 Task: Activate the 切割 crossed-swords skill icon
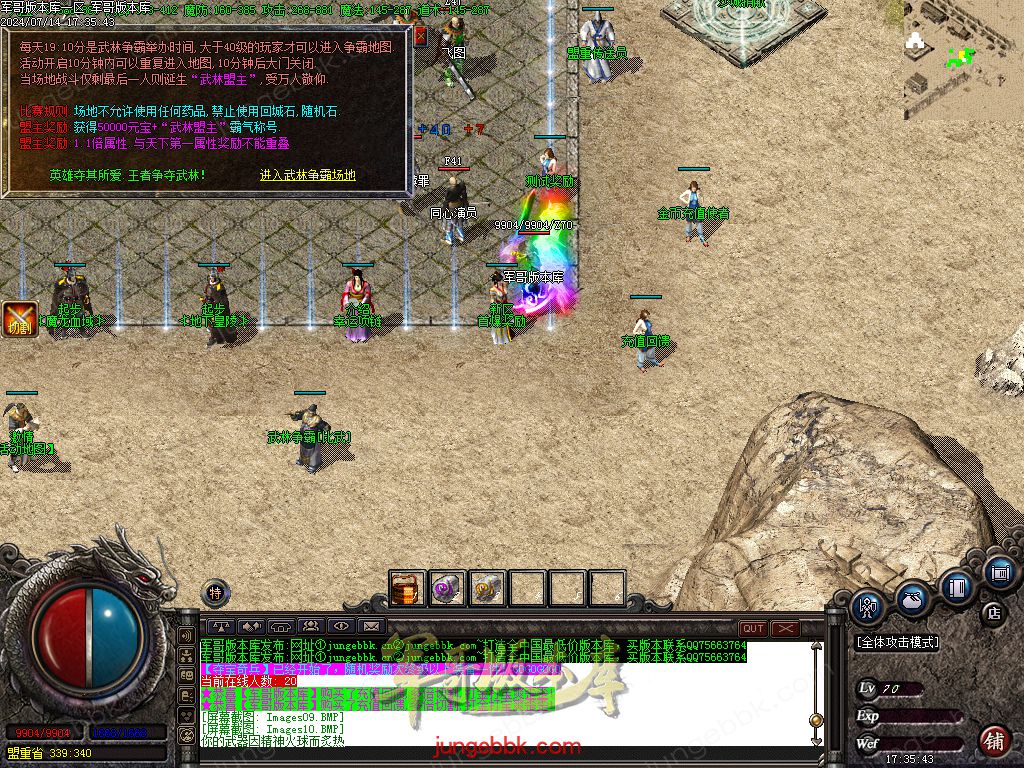[19, 318]
